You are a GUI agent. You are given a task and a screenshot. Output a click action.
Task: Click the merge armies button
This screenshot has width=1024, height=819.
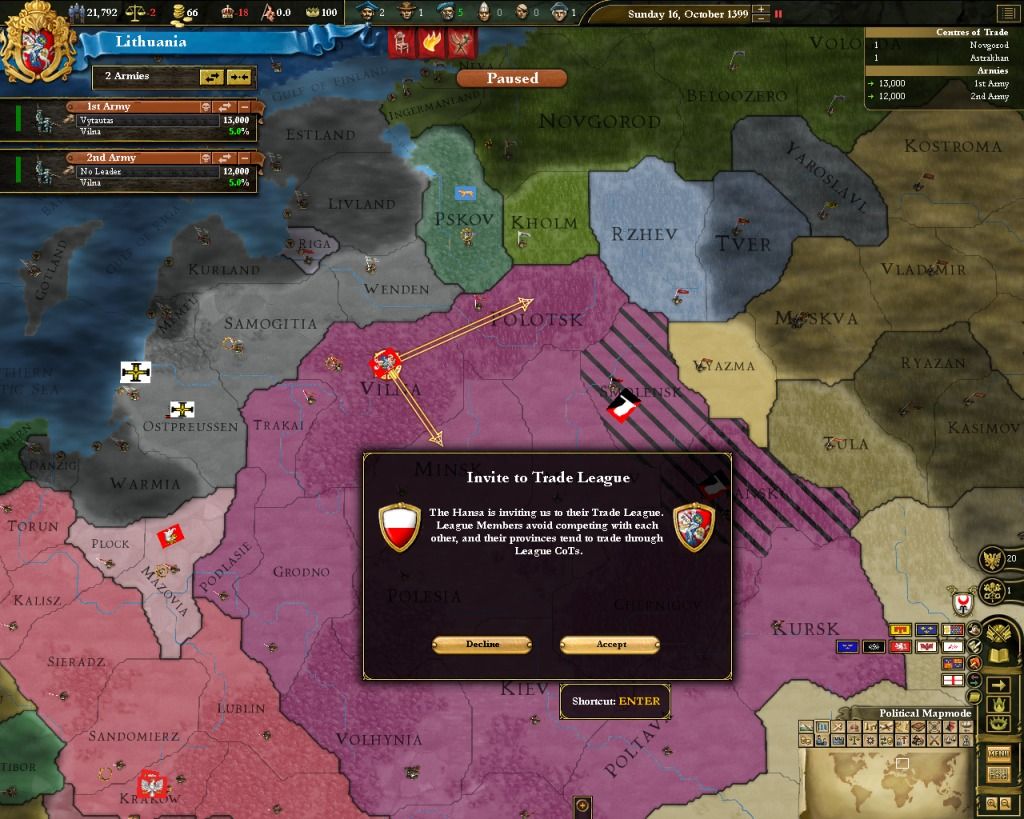point(238,76)
